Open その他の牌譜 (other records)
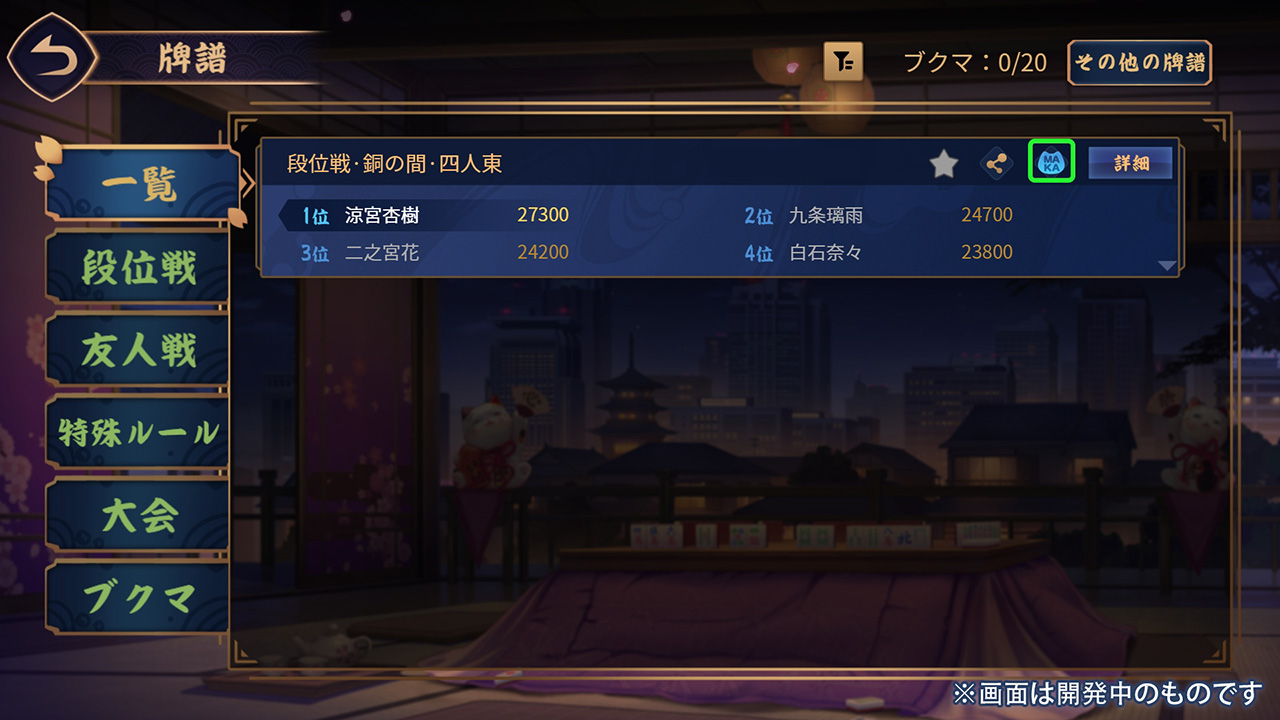Viewport: 1280px width, 720px height. 1140,62
